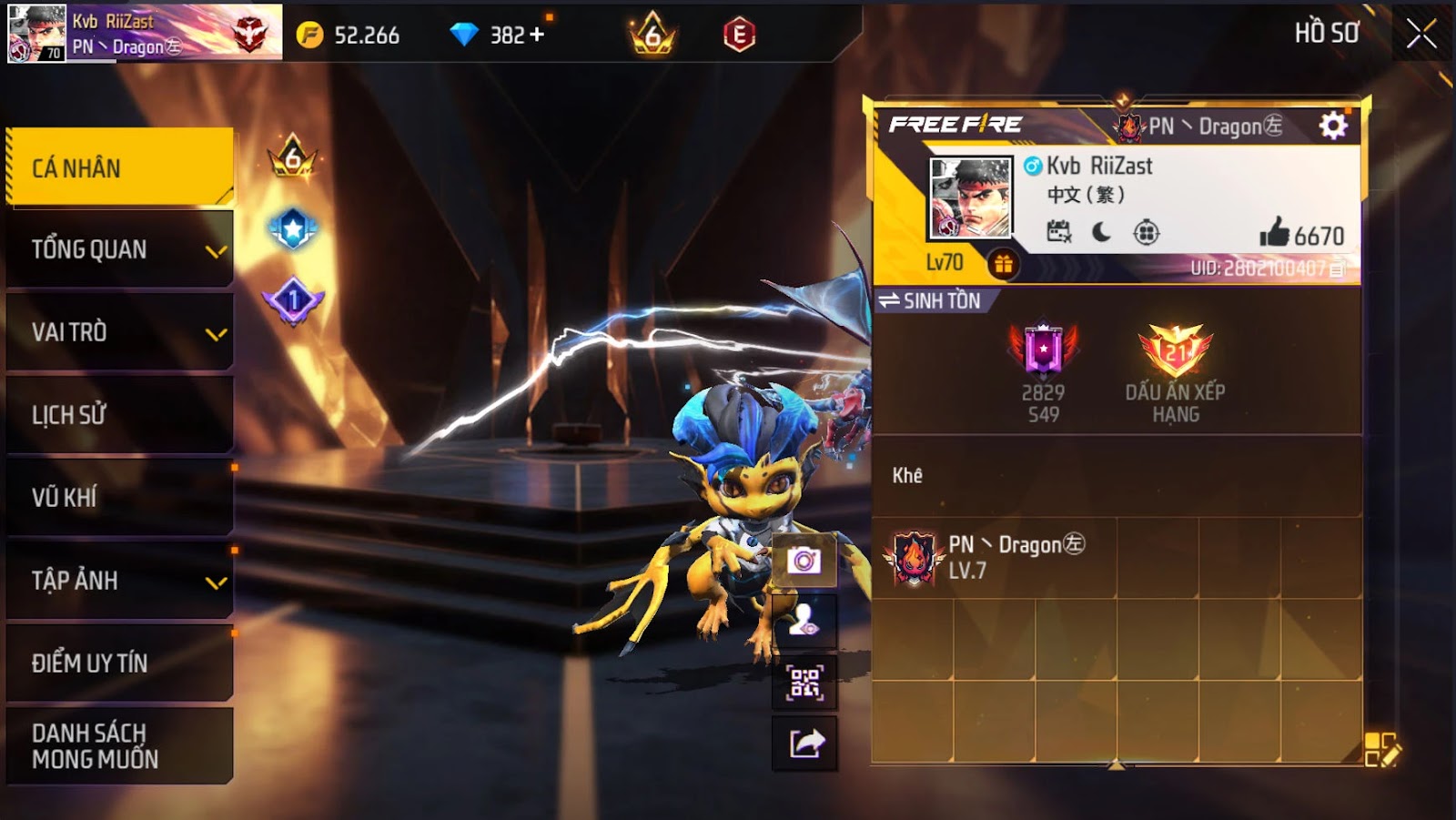Expand the TẬP ẢNH menu
Image resolution: width=1456 pixels, height=820 pixels.
coord(119,580)
